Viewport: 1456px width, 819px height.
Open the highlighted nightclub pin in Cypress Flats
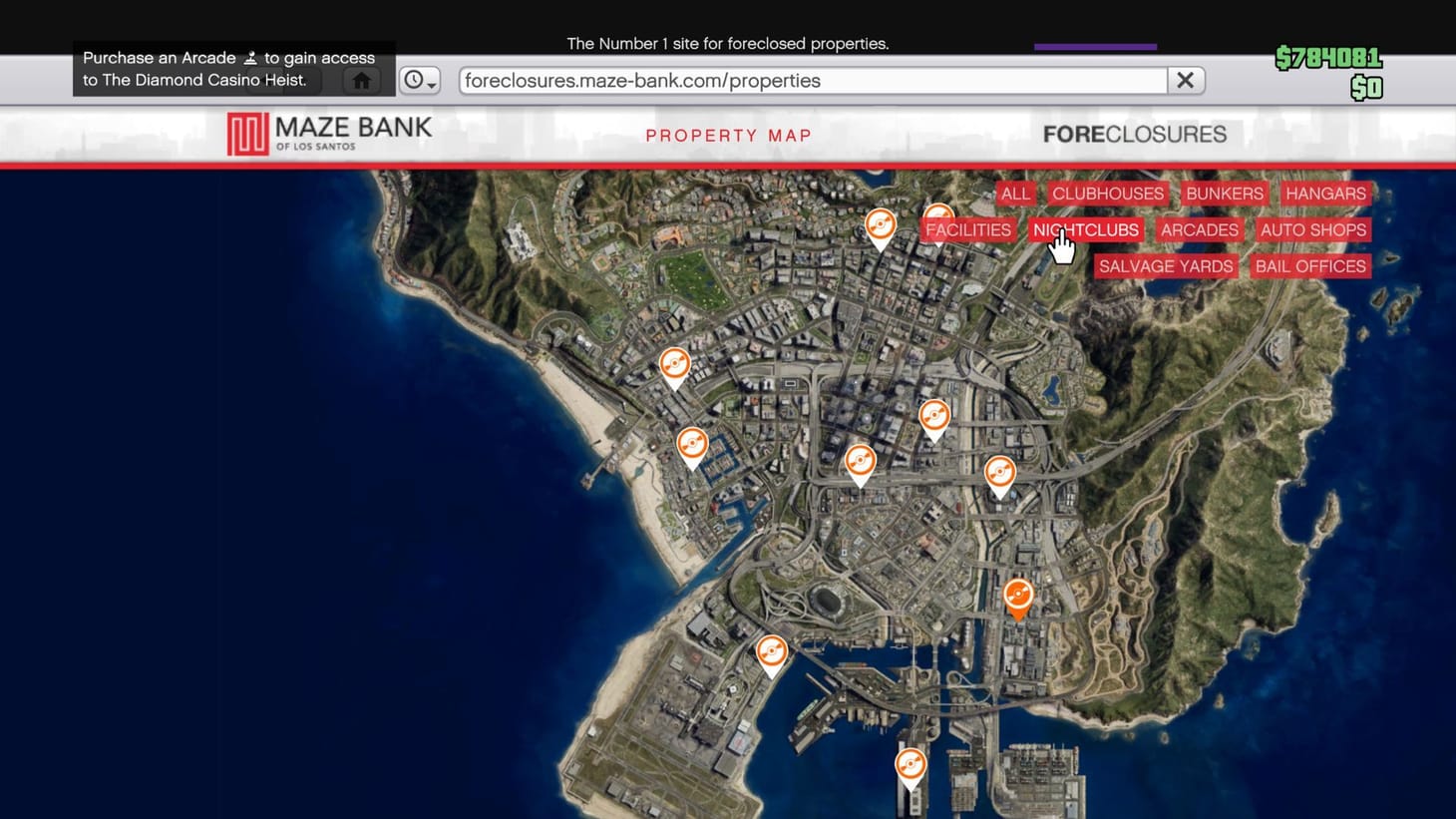(1018, 596)
